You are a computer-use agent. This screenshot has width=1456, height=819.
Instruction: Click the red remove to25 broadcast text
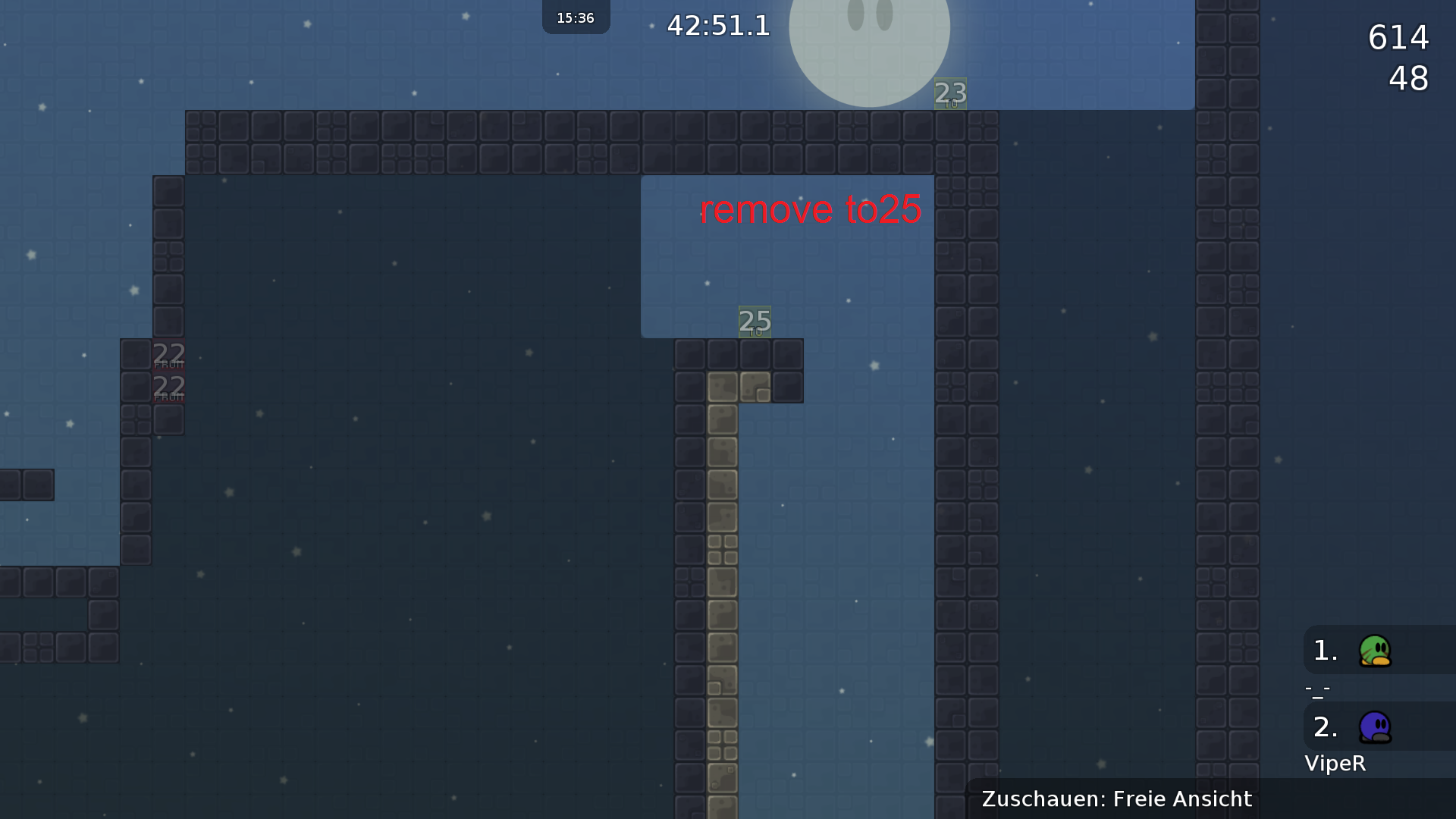[811, 210]
